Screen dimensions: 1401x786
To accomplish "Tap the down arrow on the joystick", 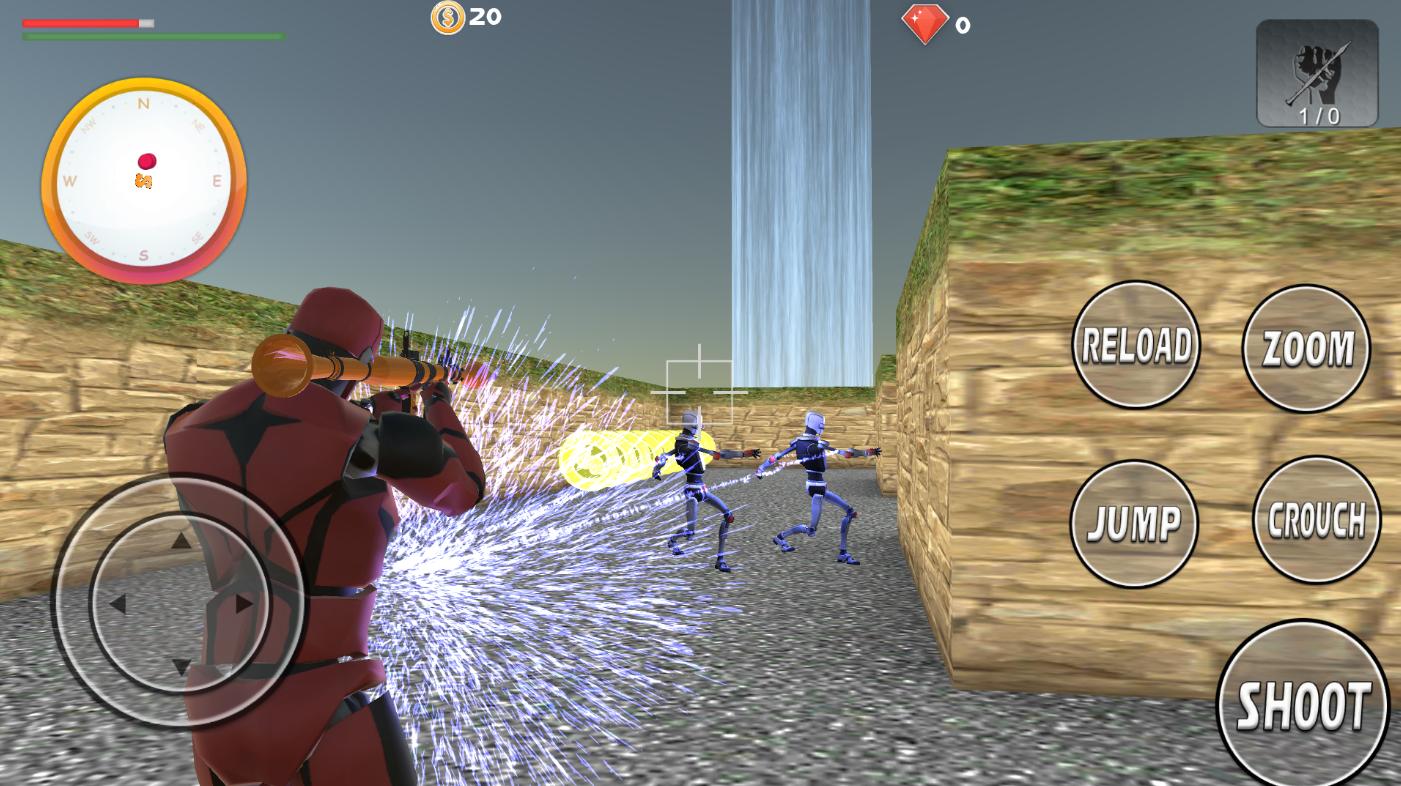I will point(182,668).
